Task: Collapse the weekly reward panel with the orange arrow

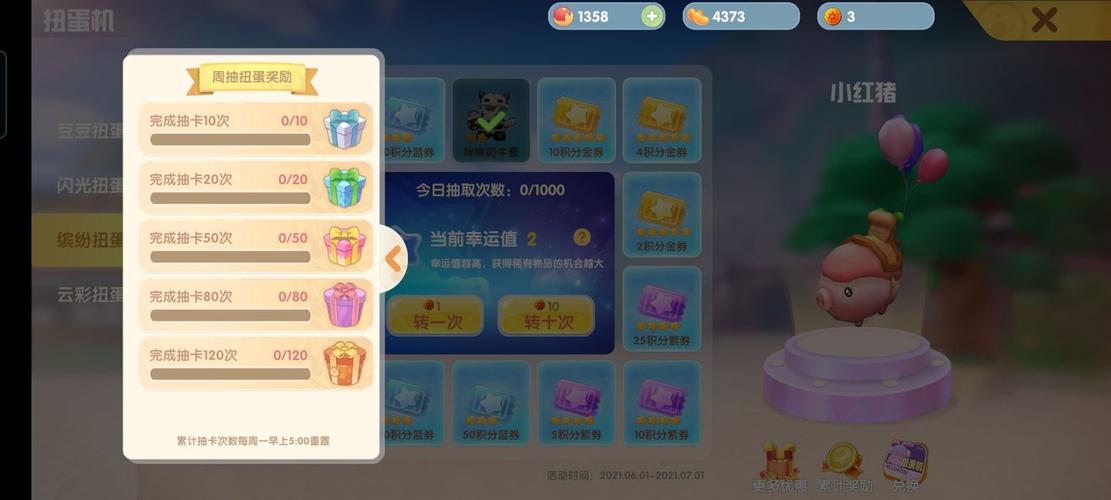Action: [x=393, y=259]
